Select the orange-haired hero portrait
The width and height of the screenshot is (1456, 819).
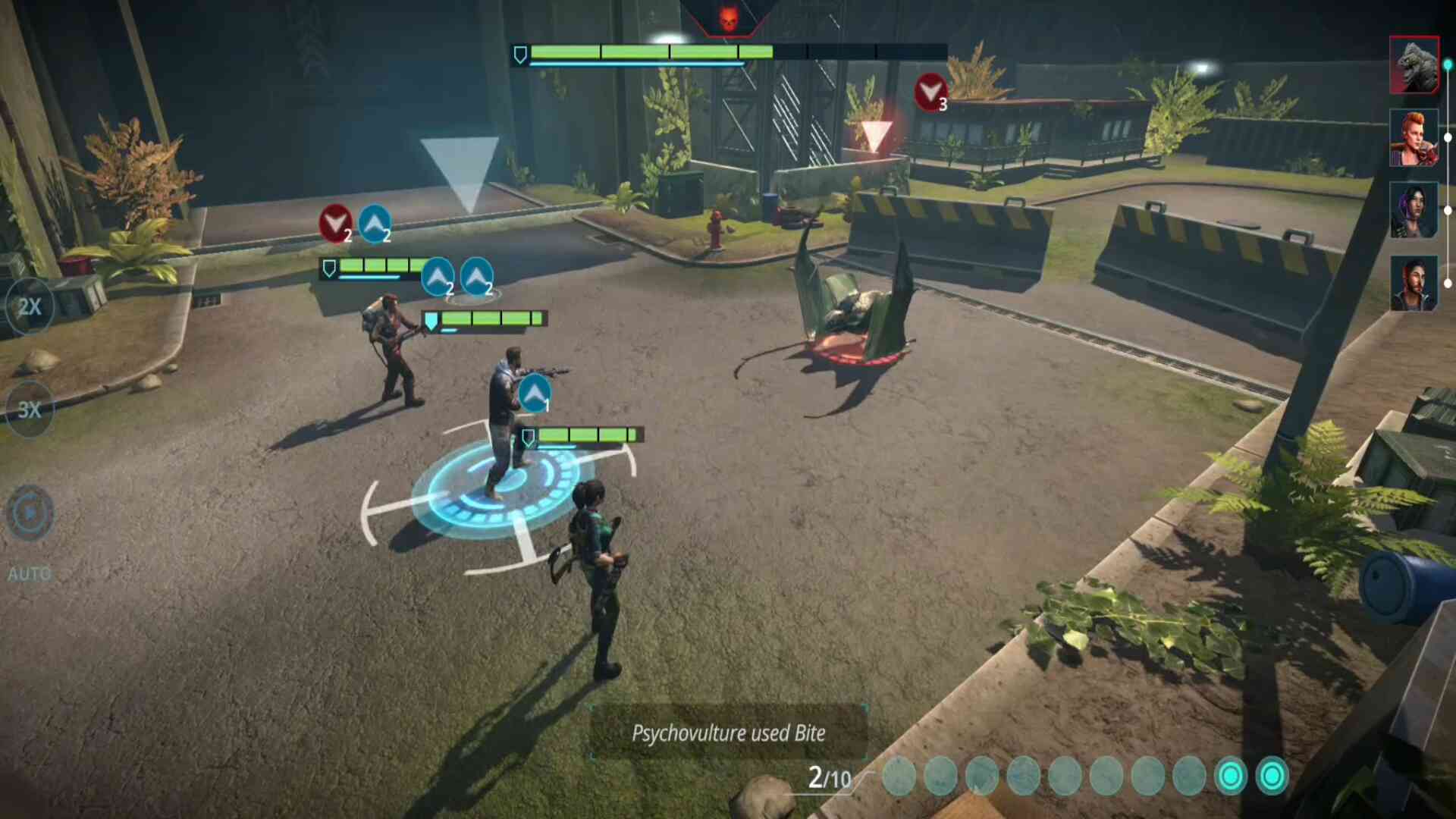pos(1414,137)
